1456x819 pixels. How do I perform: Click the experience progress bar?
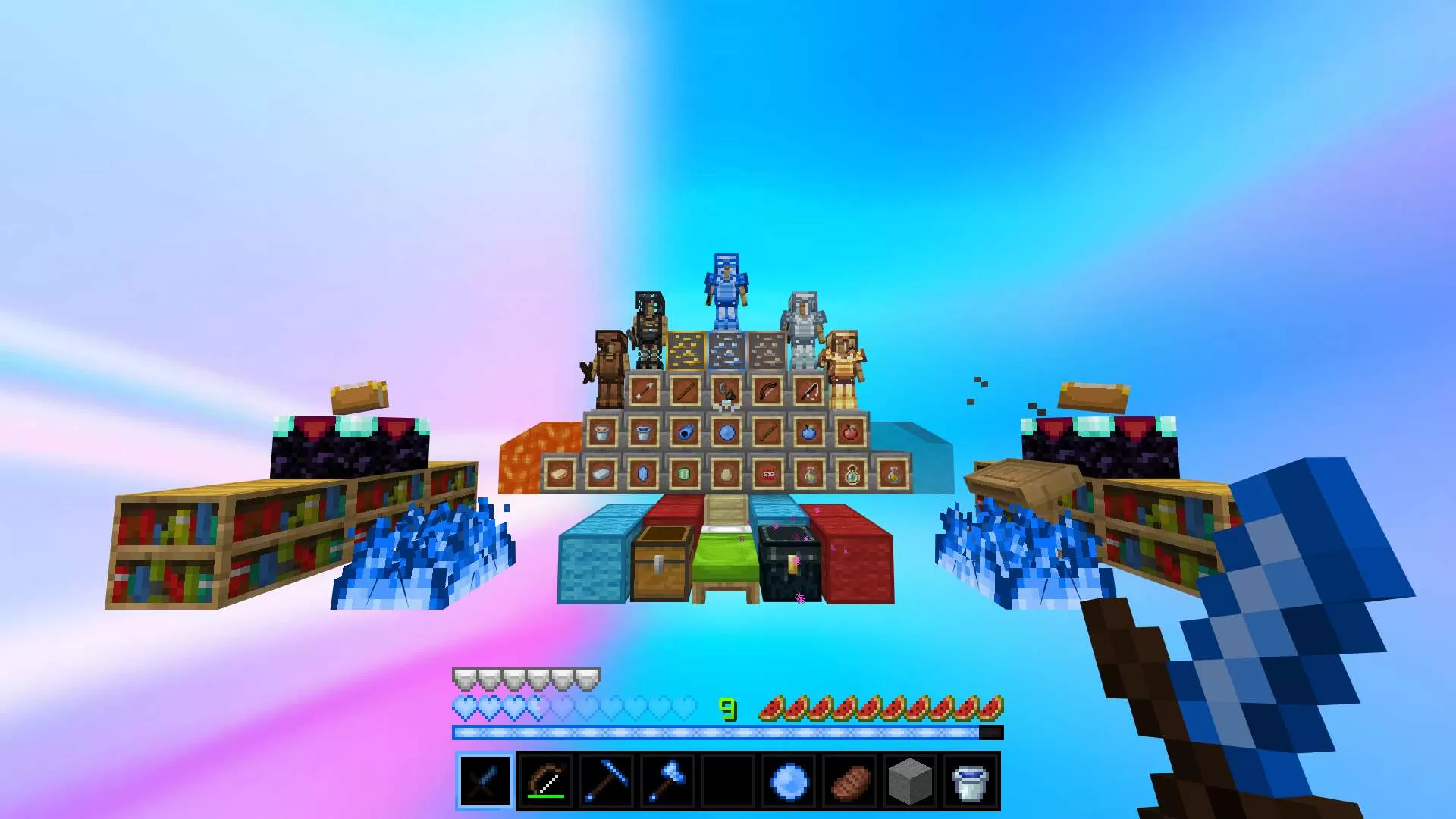(728, 732)
